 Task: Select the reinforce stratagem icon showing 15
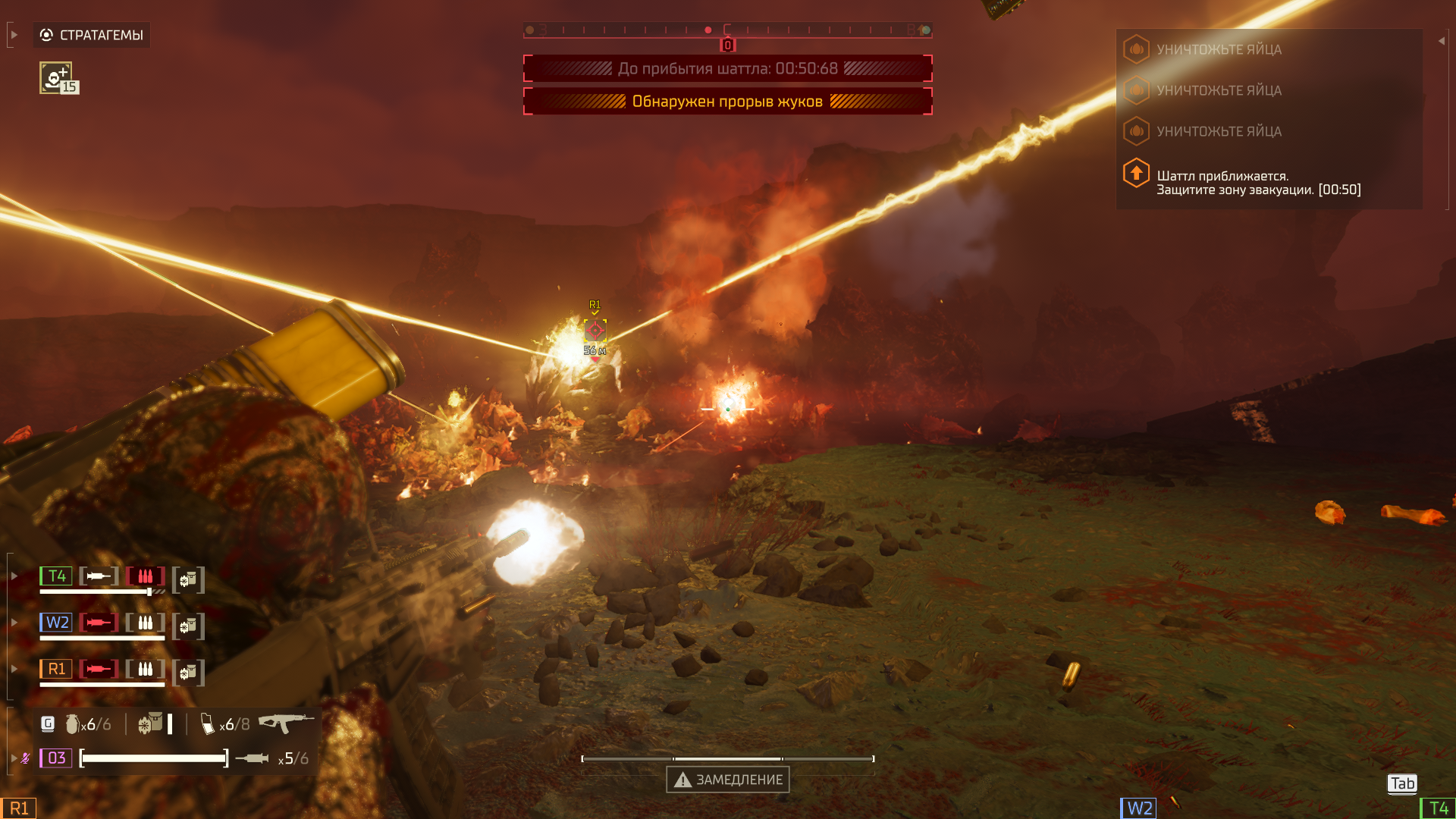[57, 78]
